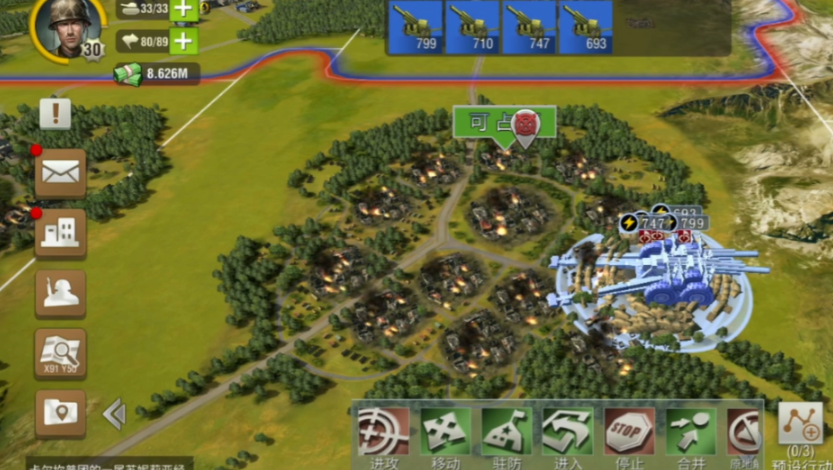Collapse the left side menu arrow

114,413
